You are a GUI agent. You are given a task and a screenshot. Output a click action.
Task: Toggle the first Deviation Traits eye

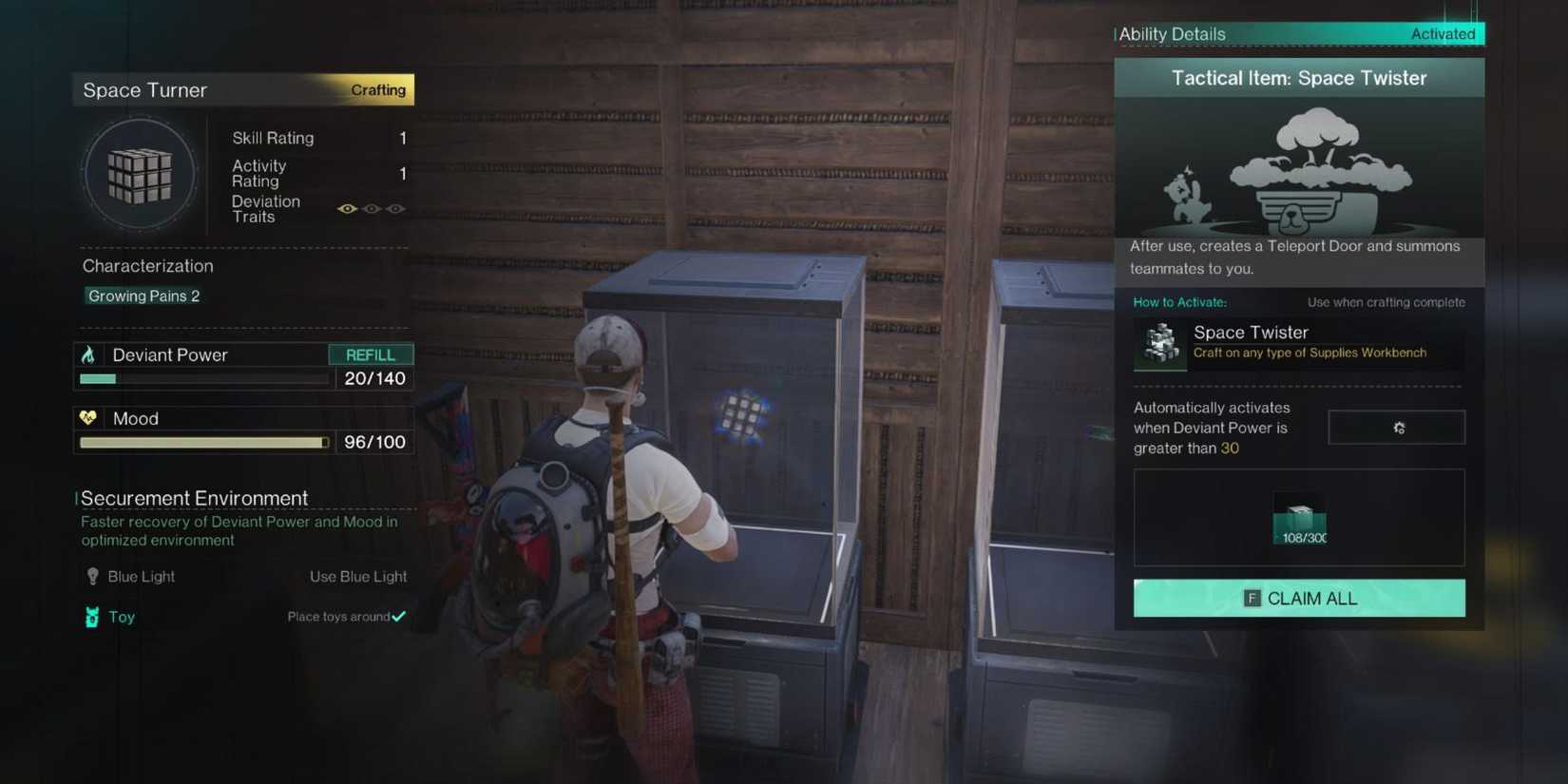(x=347, y=208)
